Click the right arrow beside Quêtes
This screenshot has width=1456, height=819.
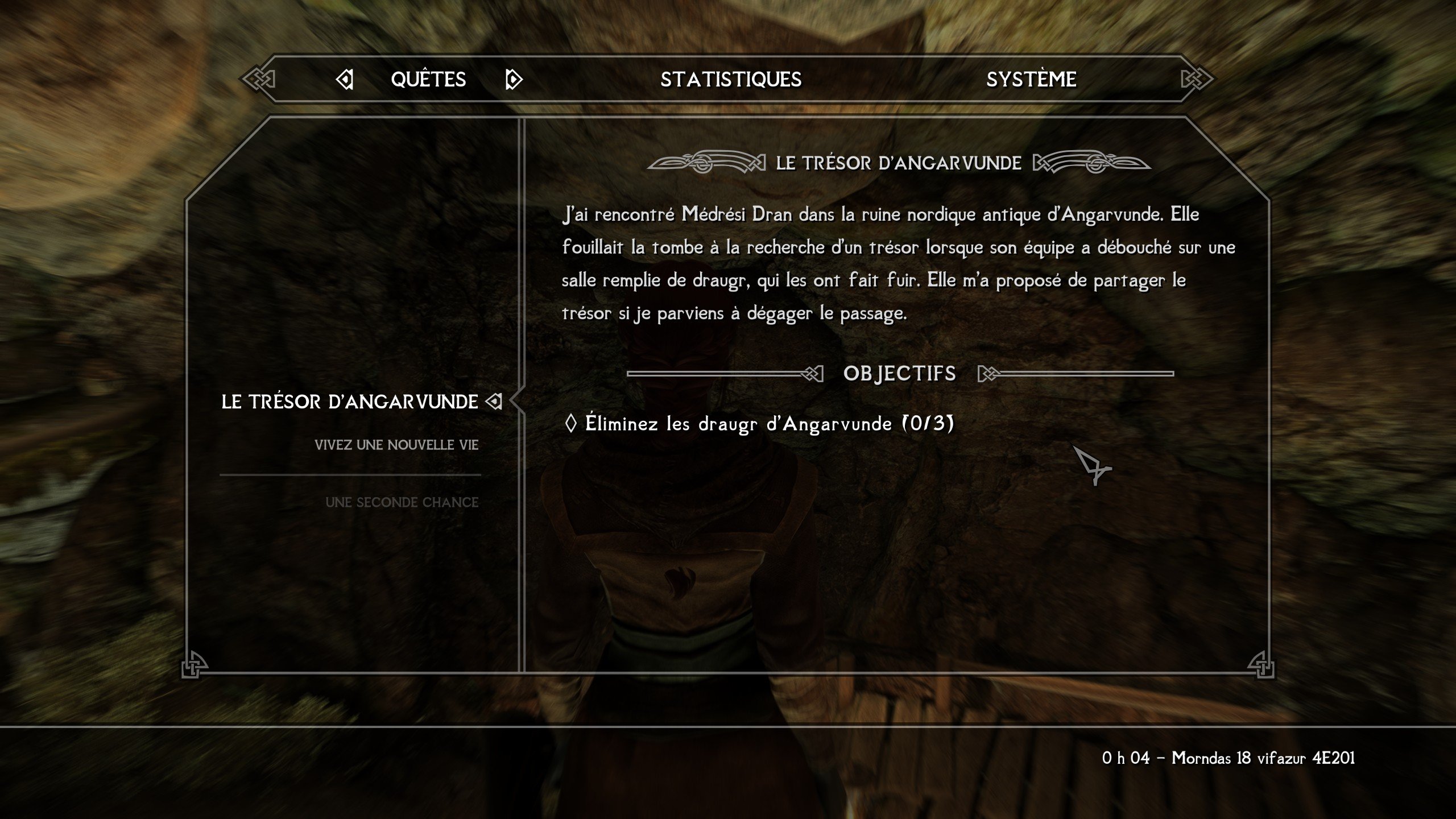[x=513, y=79]
